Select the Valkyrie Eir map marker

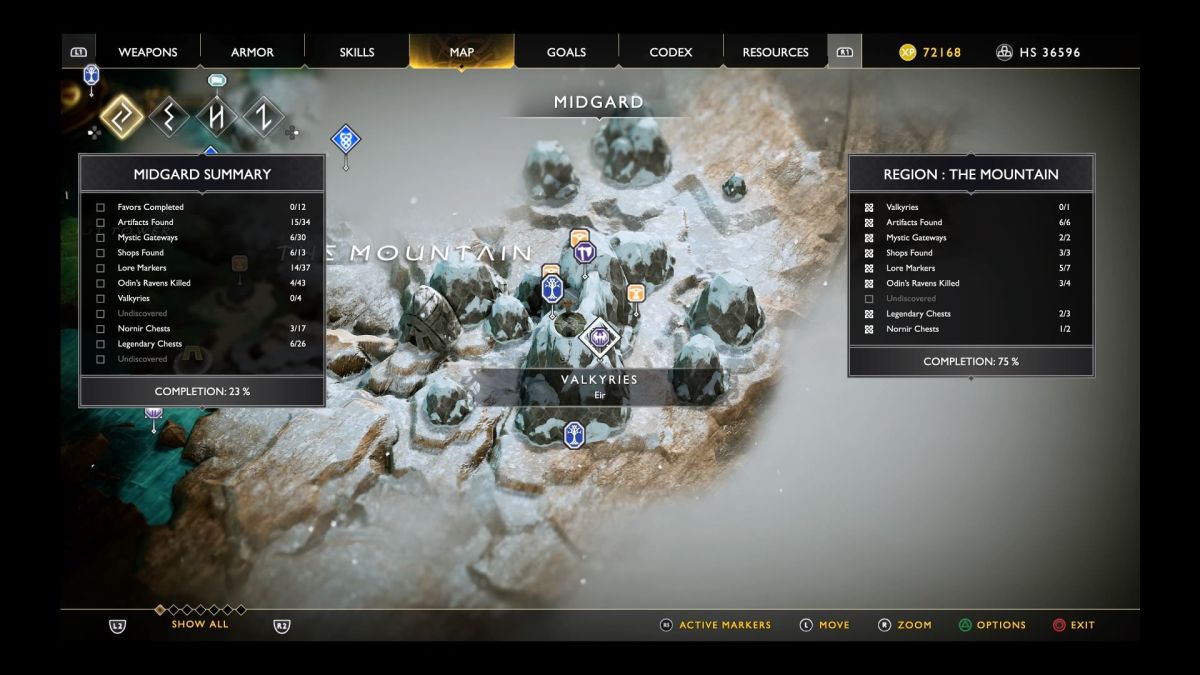click(599, 337)
